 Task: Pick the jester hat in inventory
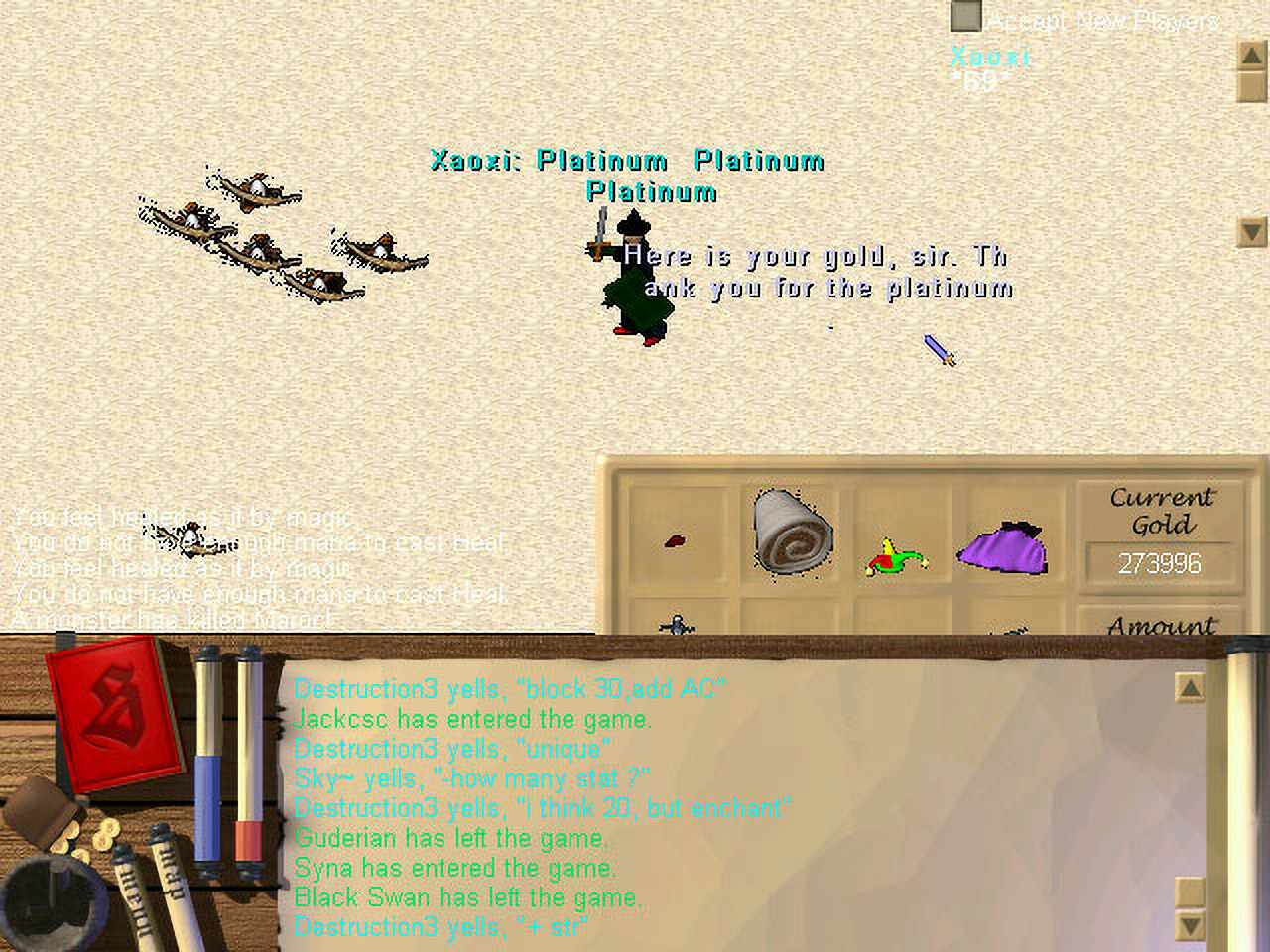896,557
